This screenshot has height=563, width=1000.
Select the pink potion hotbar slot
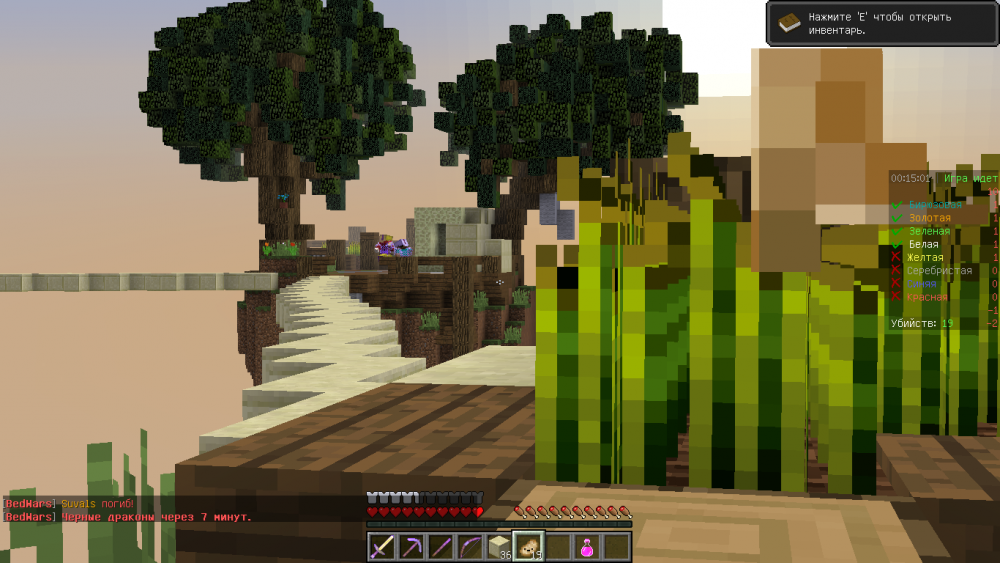tap(586, 547)
